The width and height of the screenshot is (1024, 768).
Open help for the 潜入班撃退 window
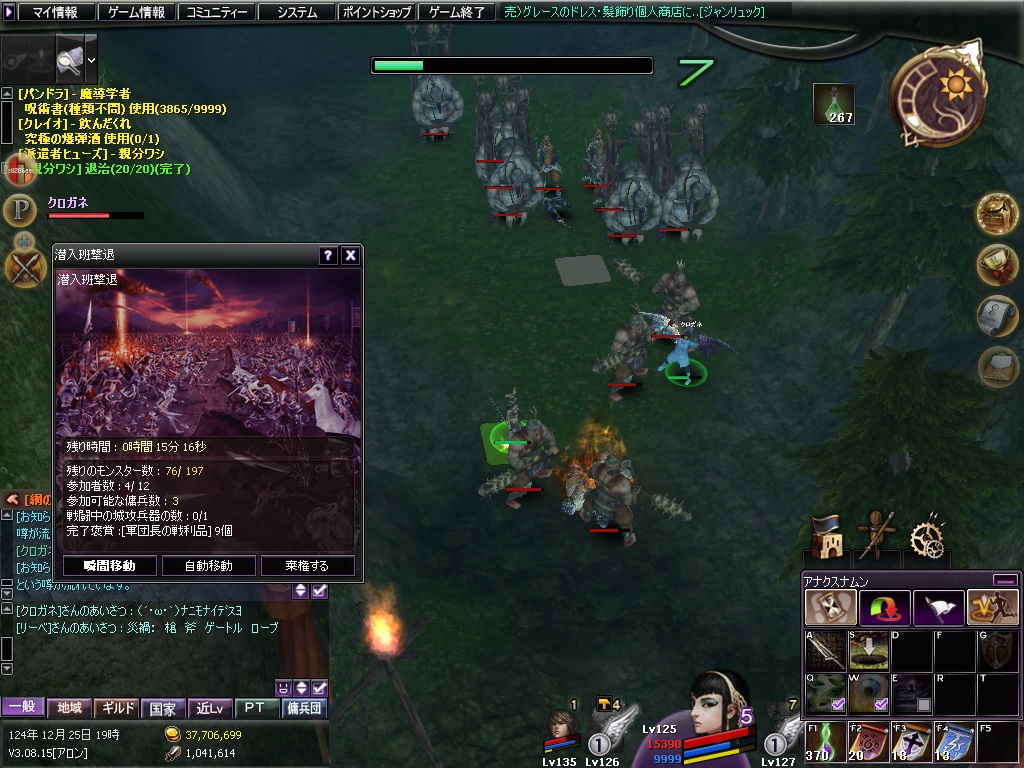(x=328, y=256)
